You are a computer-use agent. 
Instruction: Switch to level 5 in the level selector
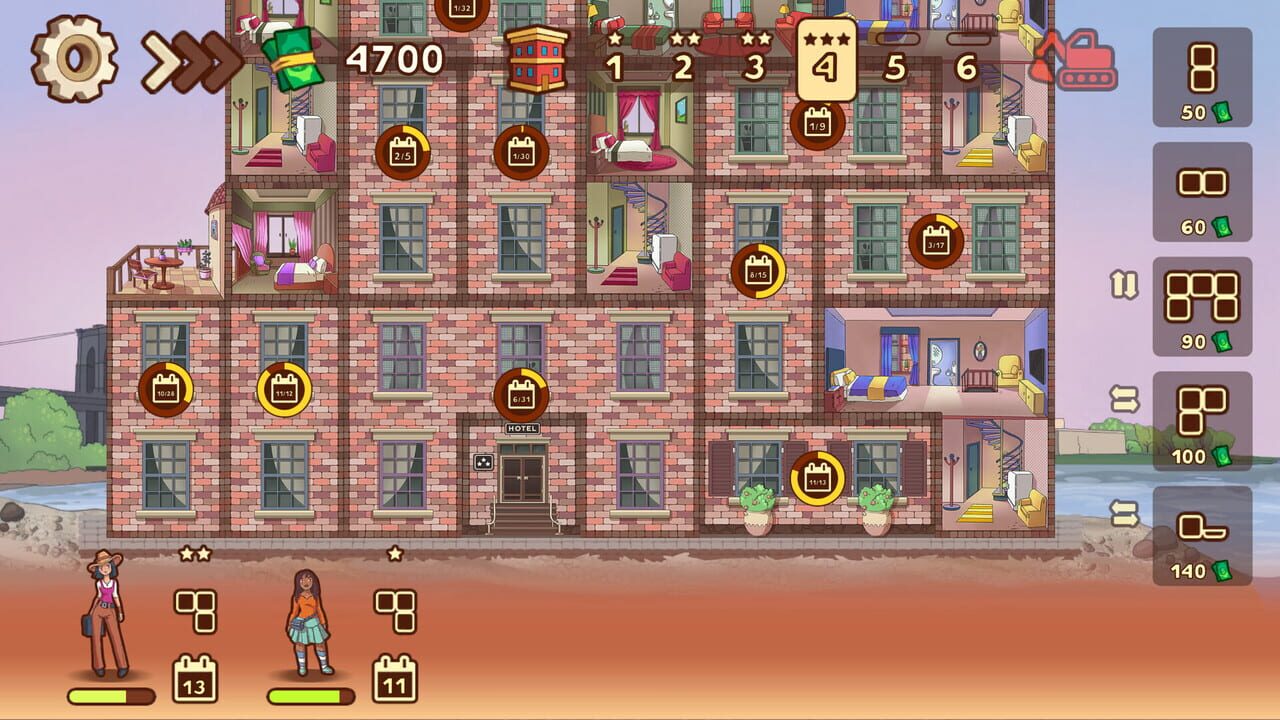click(x=895, y=65)
